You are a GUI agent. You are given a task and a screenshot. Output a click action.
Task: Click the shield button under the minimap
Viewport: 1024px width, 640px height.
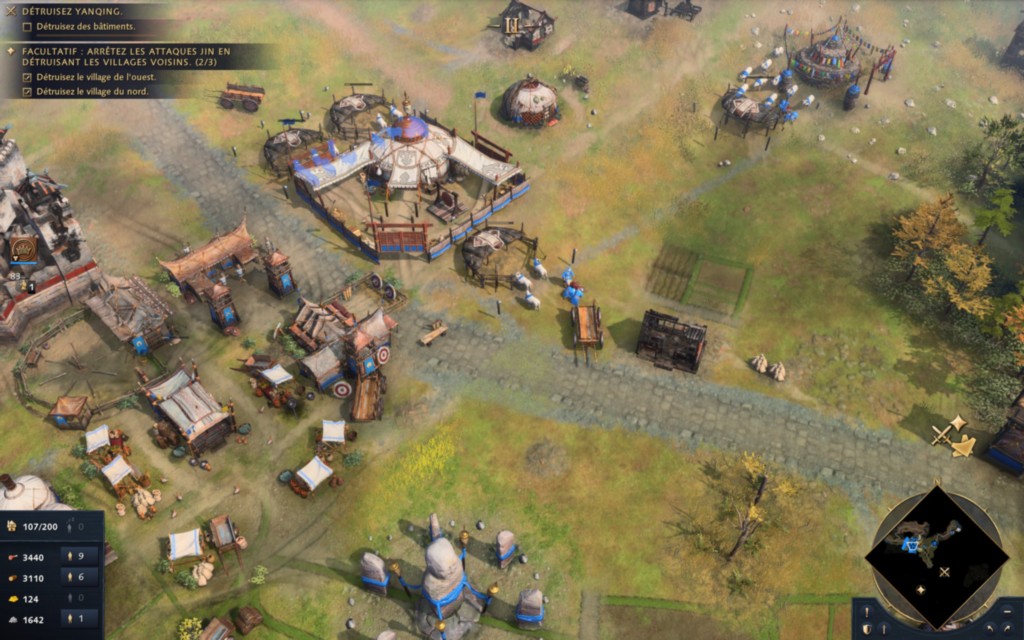pyautogui.click(x=866, y=630)
